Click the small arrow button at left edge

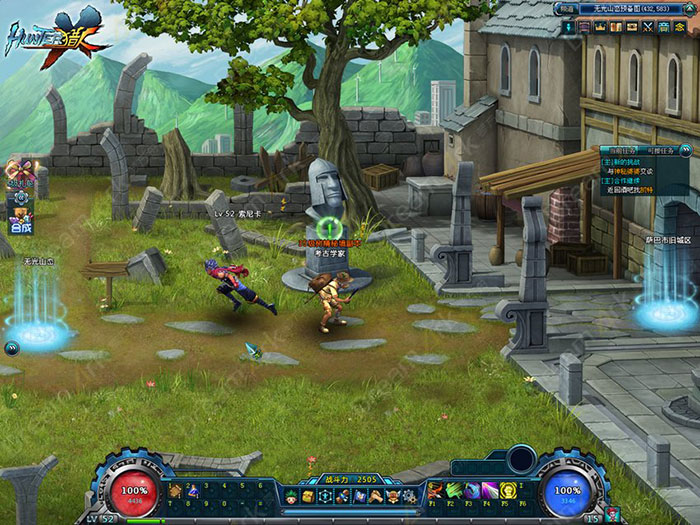coord(10,348)
